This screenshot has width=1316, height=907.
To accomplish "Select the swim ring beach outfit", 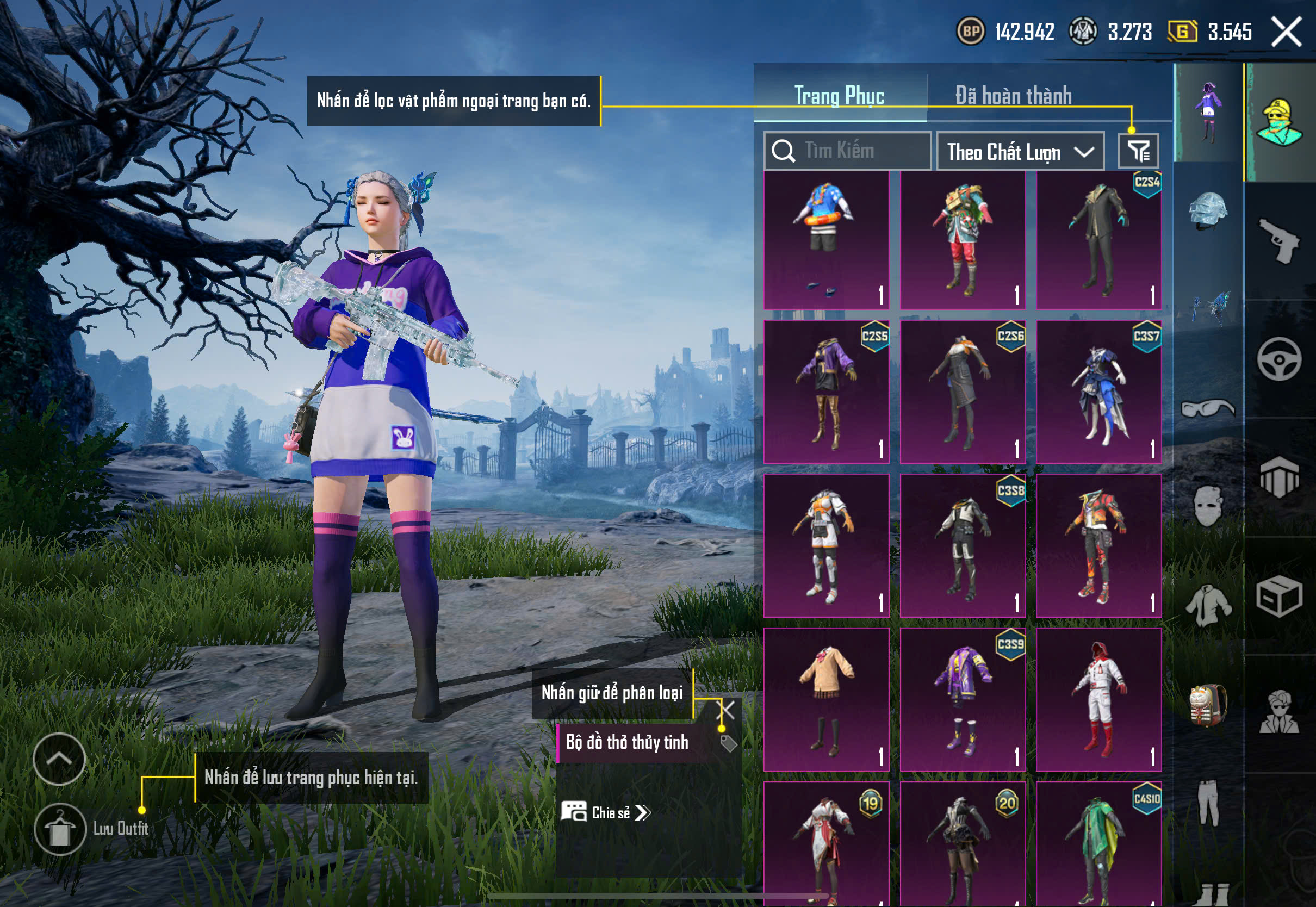I will pyautogui.click(x=826, y=240).
